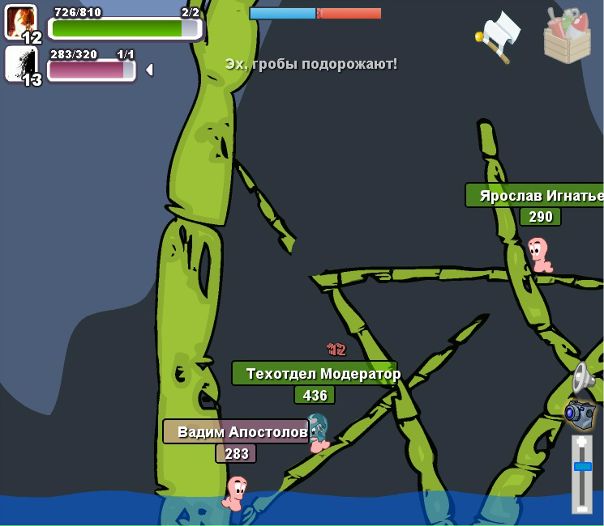604x526 pixels.
Task: Click the minus end of the zoom slider
Action: tap(582, 507)
